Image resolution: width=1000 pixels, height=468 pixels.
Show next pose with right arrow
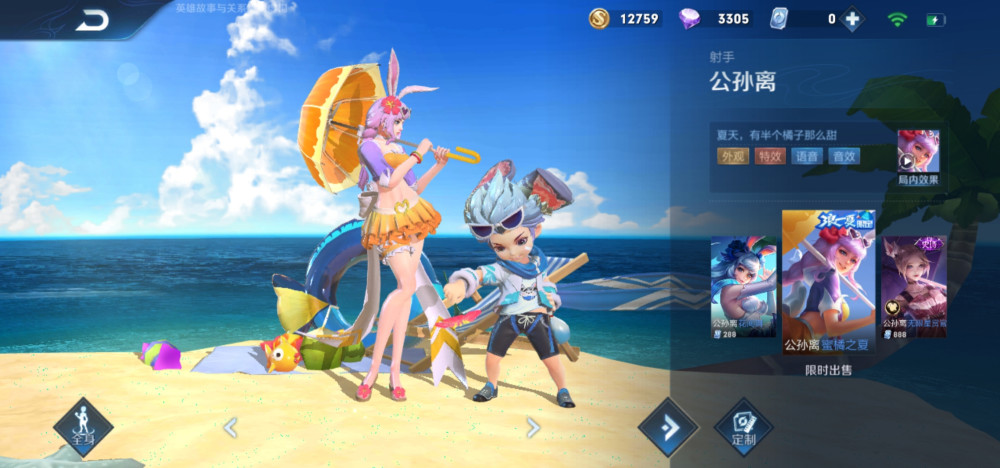(x=533, y=428)
